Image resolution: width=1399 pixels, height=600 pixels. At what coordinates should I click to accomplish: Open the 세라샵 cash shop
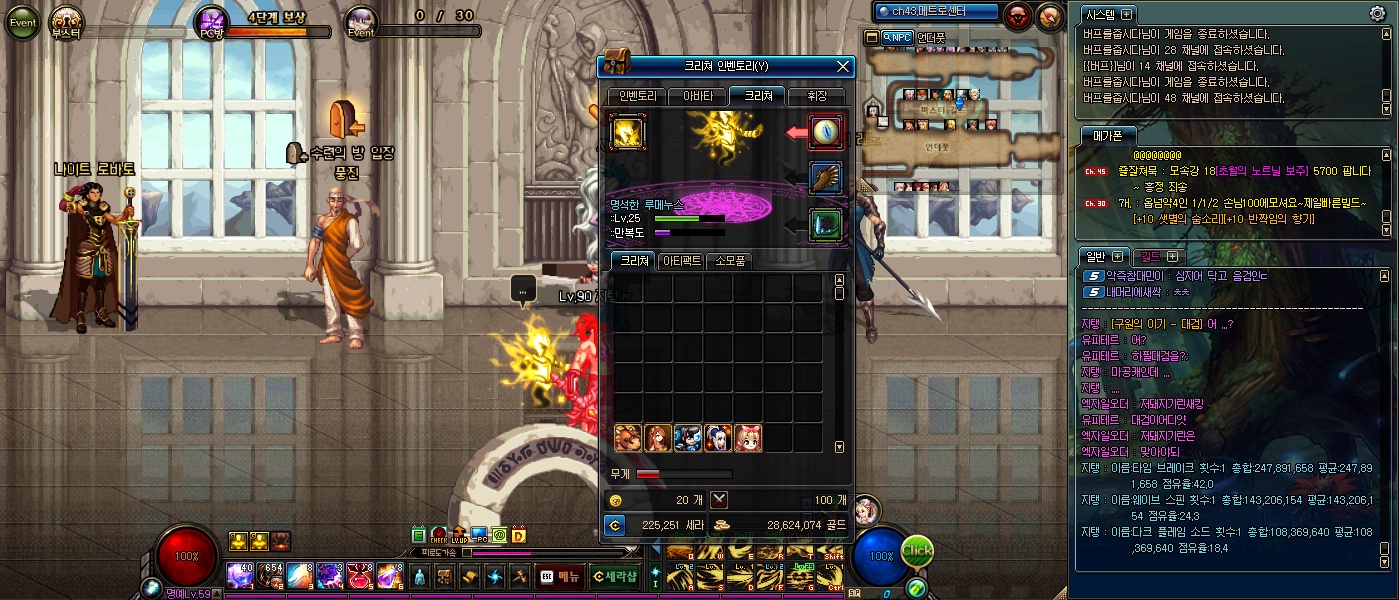(x=613, y=576)
